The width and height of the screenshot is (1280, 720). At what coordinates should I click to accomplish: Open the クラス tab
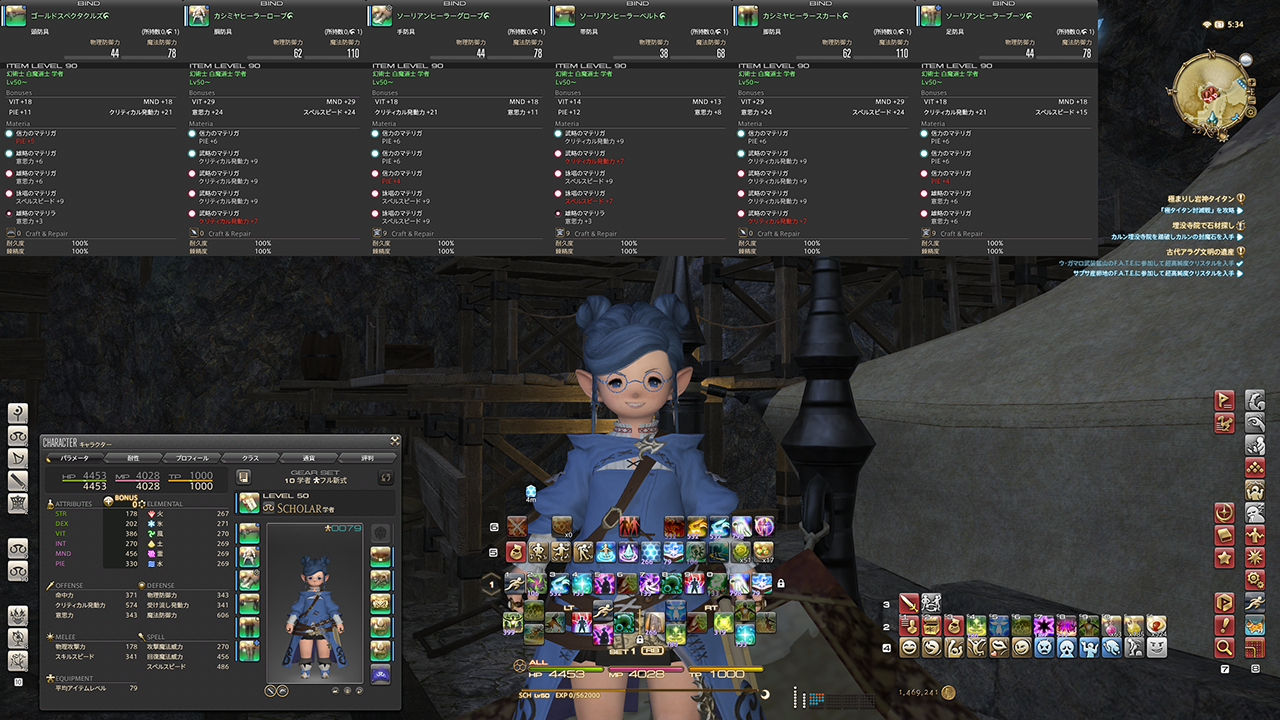[250, 458]
